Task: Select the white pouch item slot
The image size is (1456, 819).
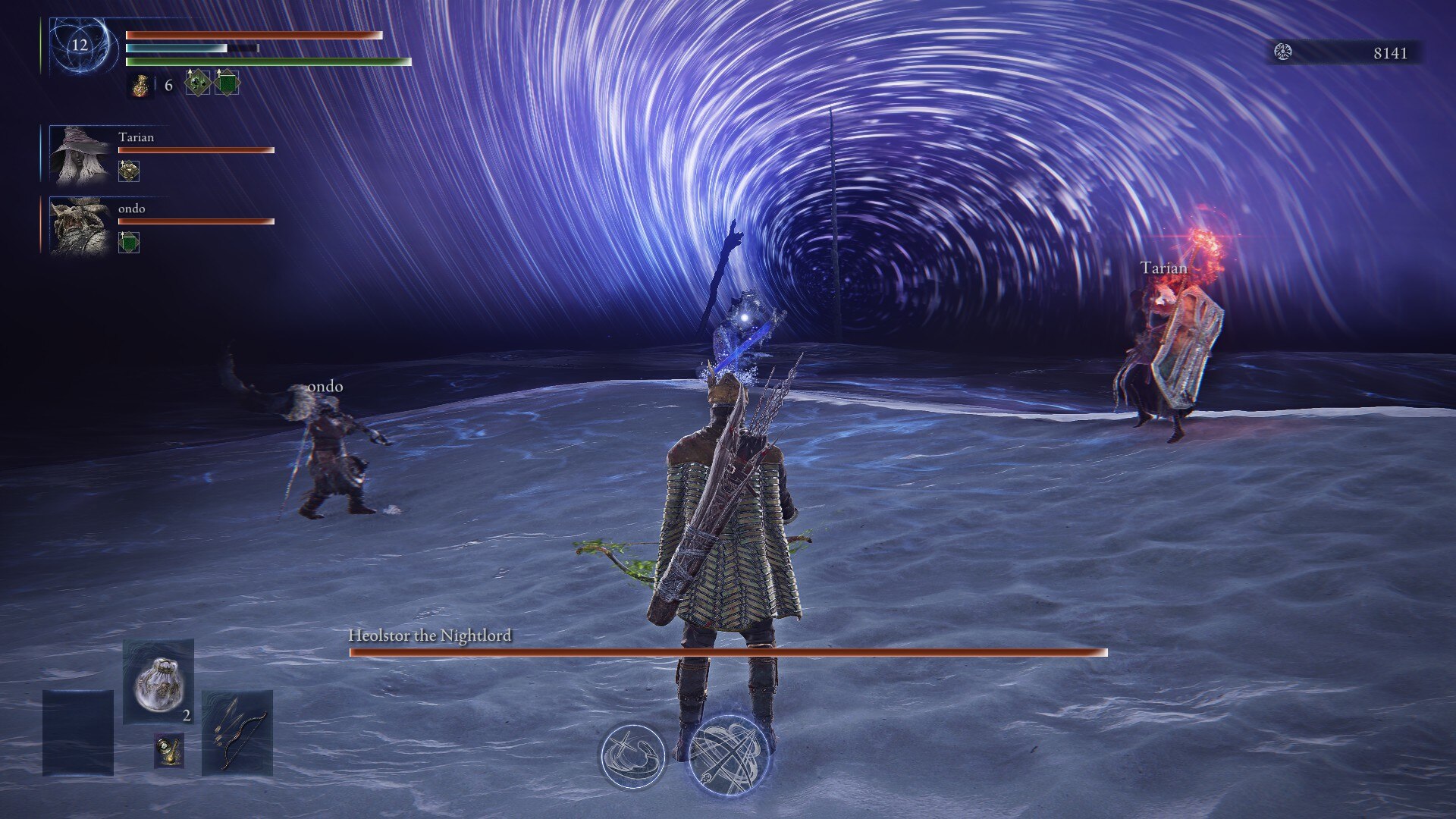Action: coord(158,682)
